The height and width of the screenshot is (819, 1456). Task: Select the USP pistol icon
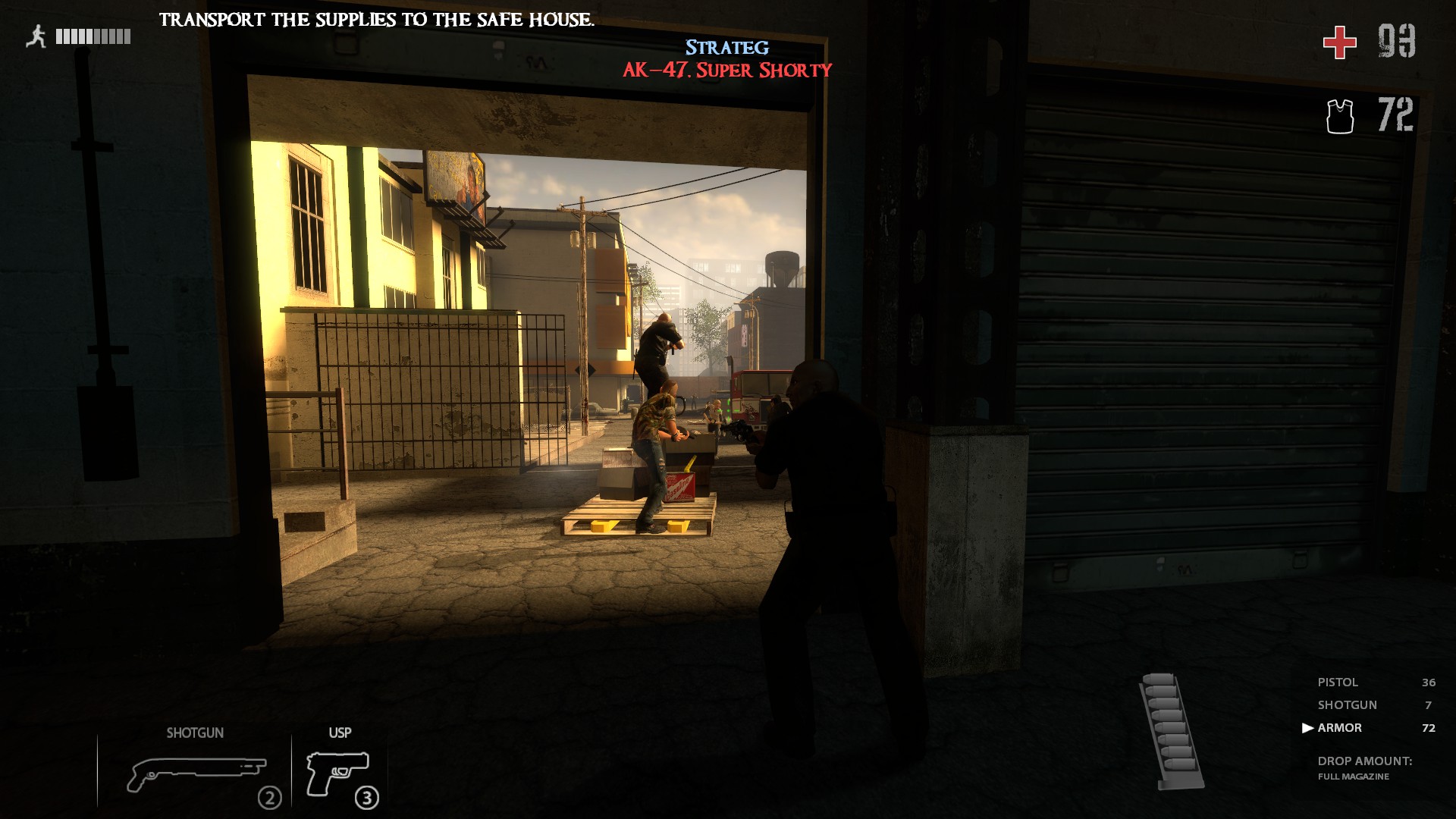(339, 773)
